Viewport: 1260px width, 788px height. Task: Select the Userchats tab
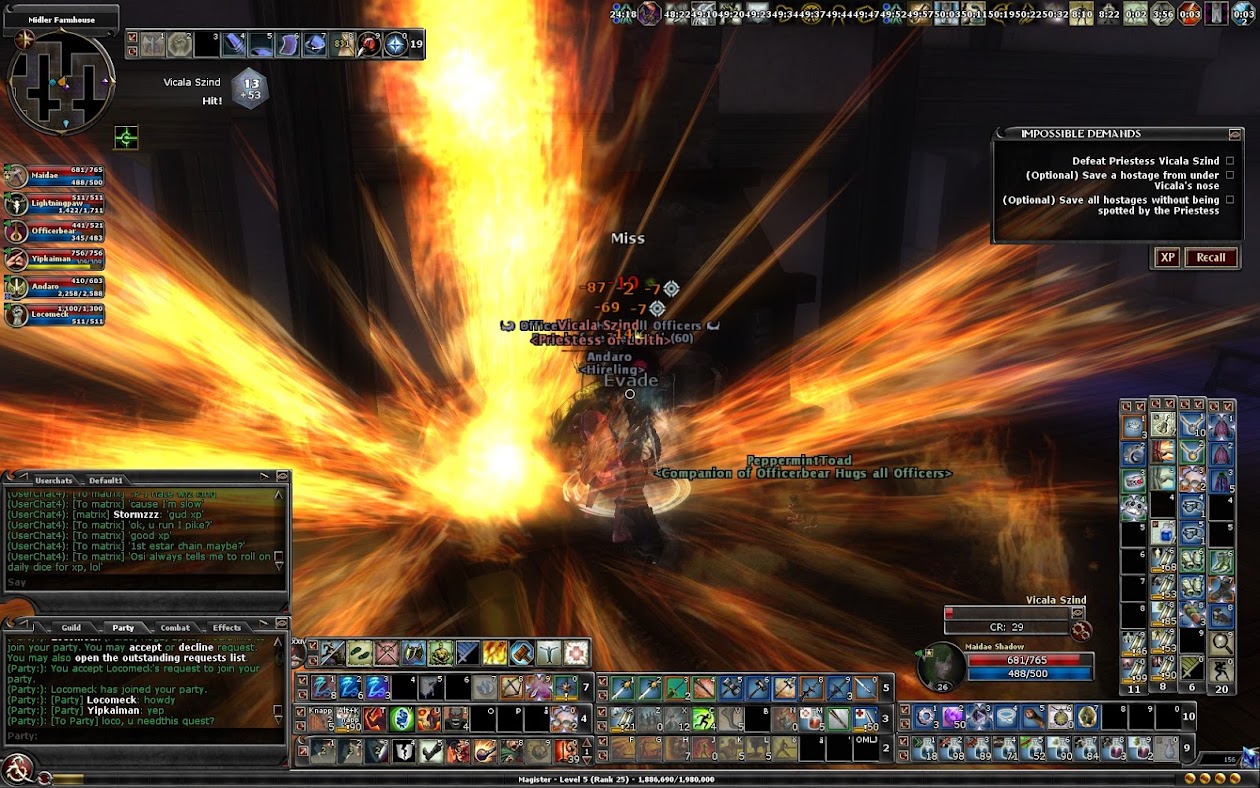[x=54, y=480]
